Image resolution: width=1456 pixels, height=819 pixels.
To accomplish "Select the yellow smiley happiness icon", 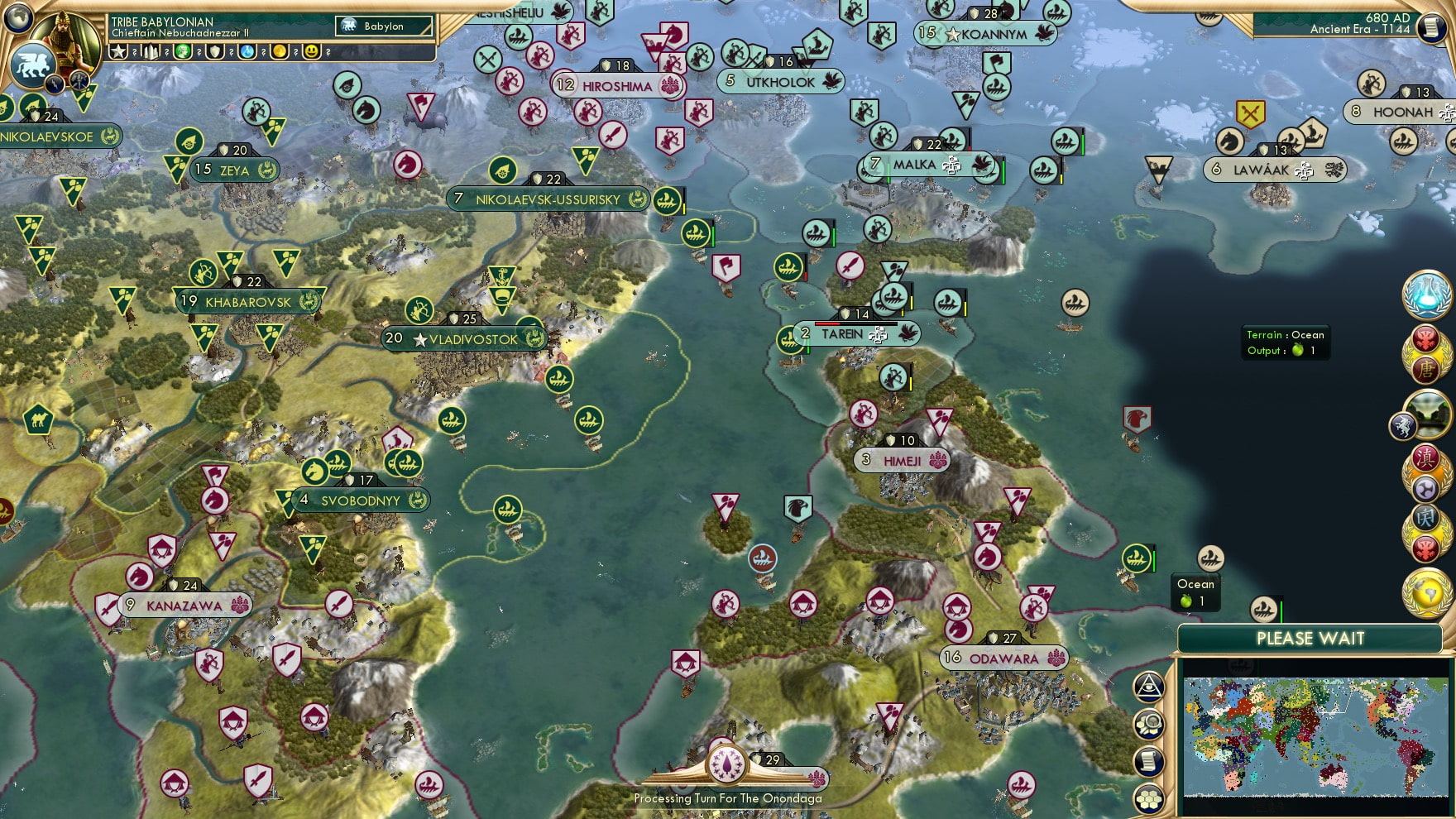I will 312,52.
